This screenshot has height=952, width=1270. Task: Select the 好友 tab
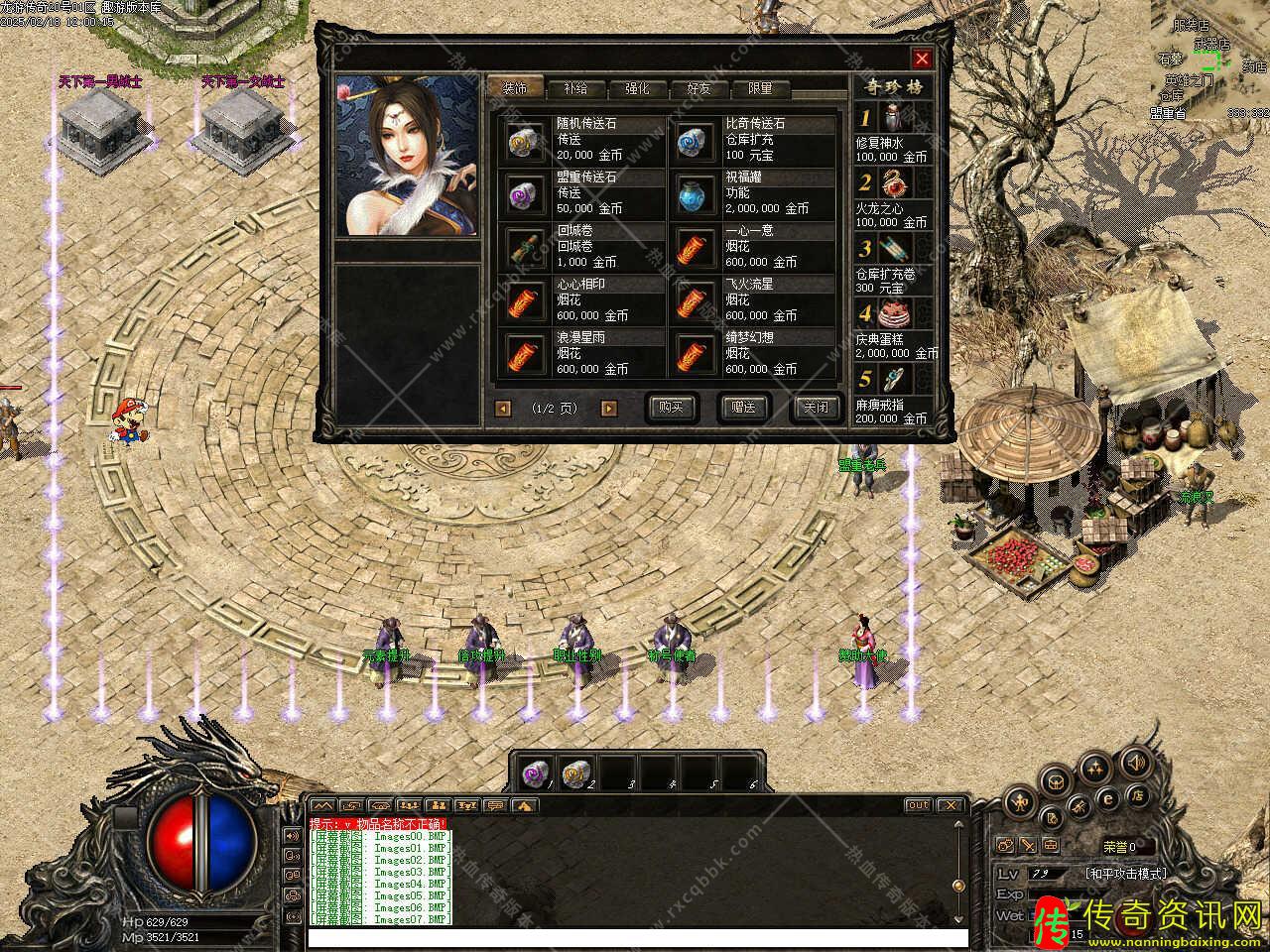coord(698,88)
